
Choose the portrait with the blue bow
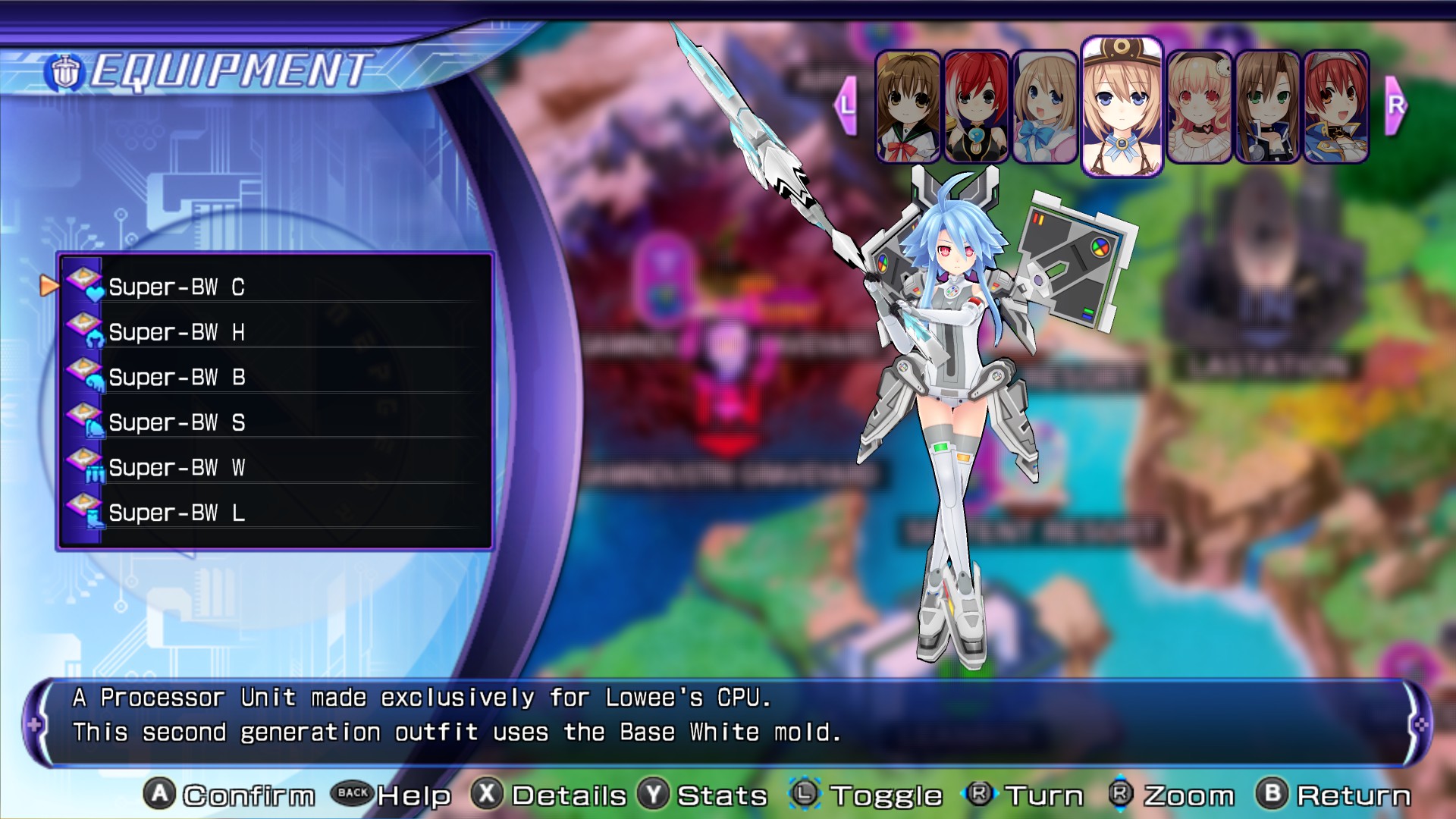click(1044, 107)
